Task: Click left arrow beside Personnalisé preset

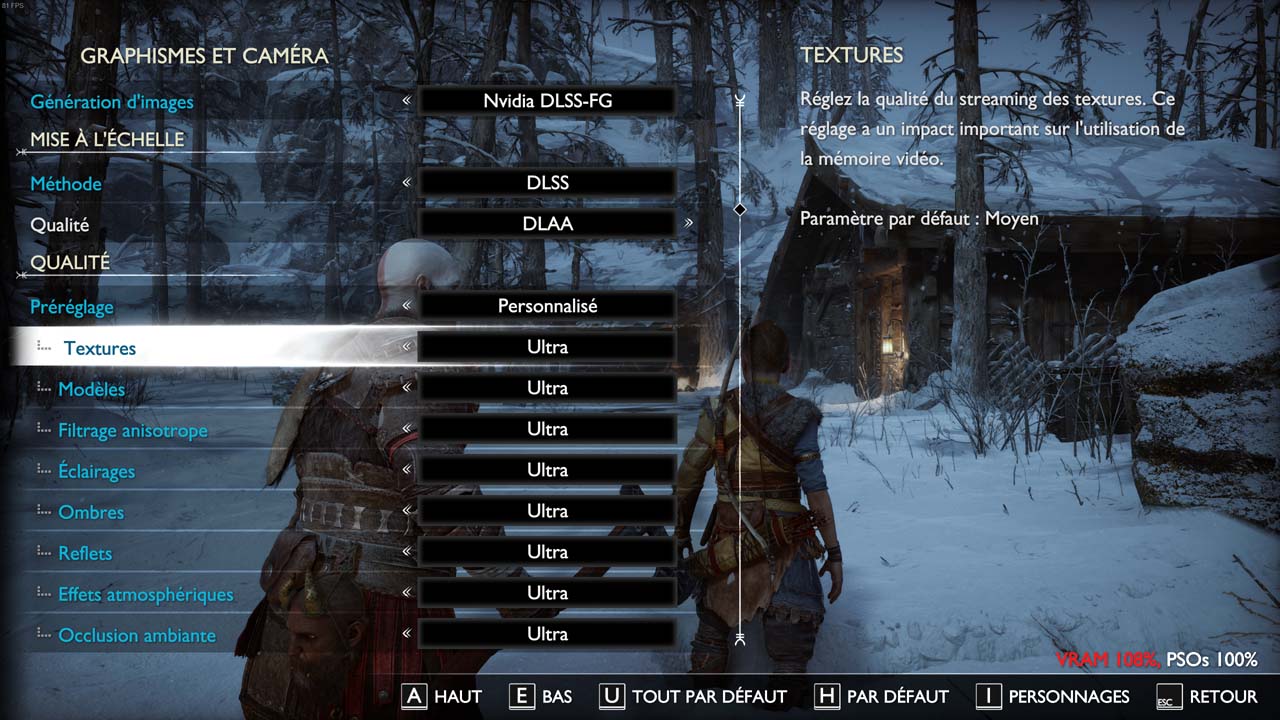Action: click(x=406, y=306)
